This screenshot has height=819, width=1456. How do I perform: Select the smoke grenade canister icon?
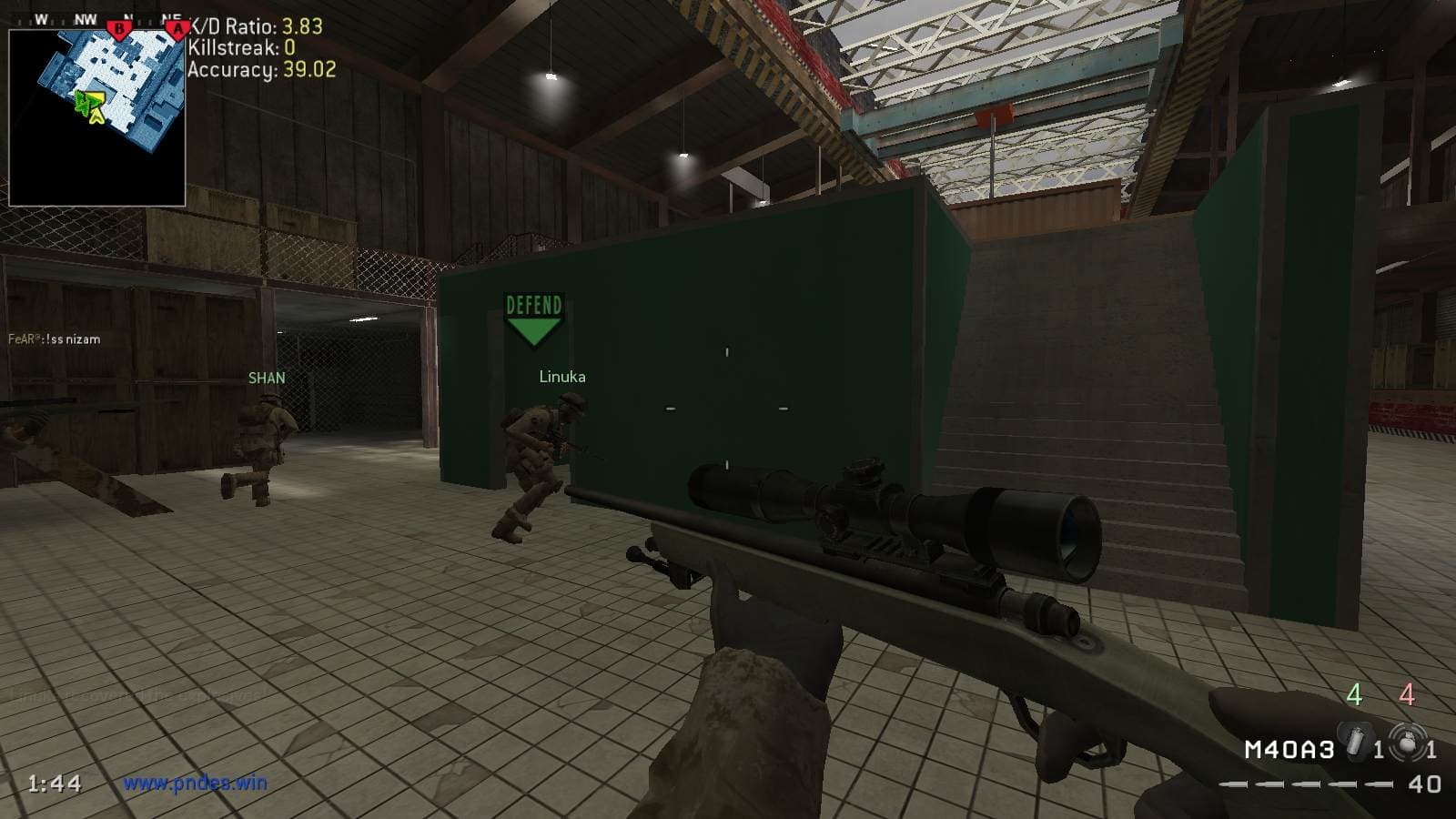(1353, 739)
